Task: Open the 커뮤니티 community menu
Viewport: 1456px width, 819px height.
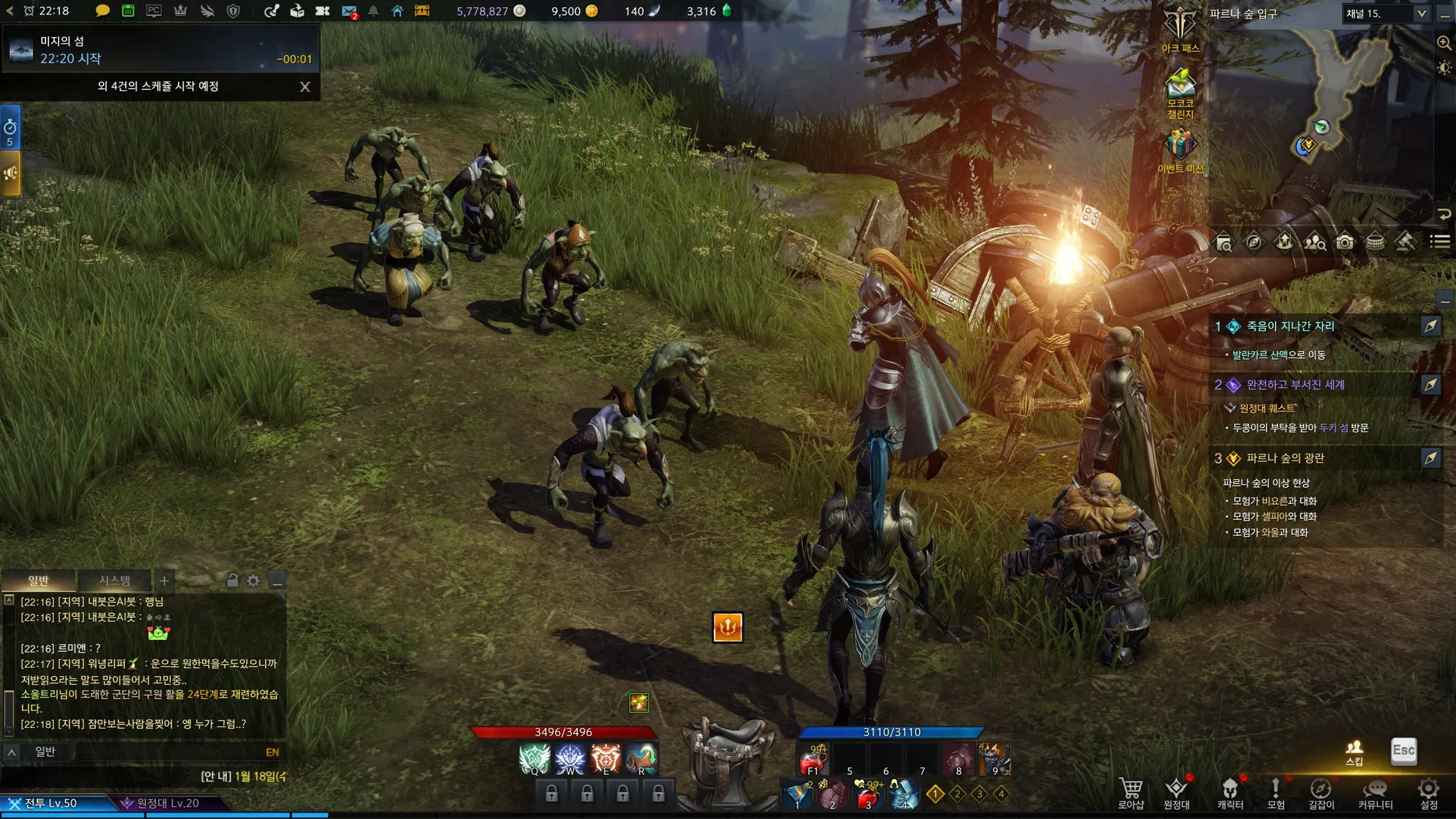Action: 1375,792
